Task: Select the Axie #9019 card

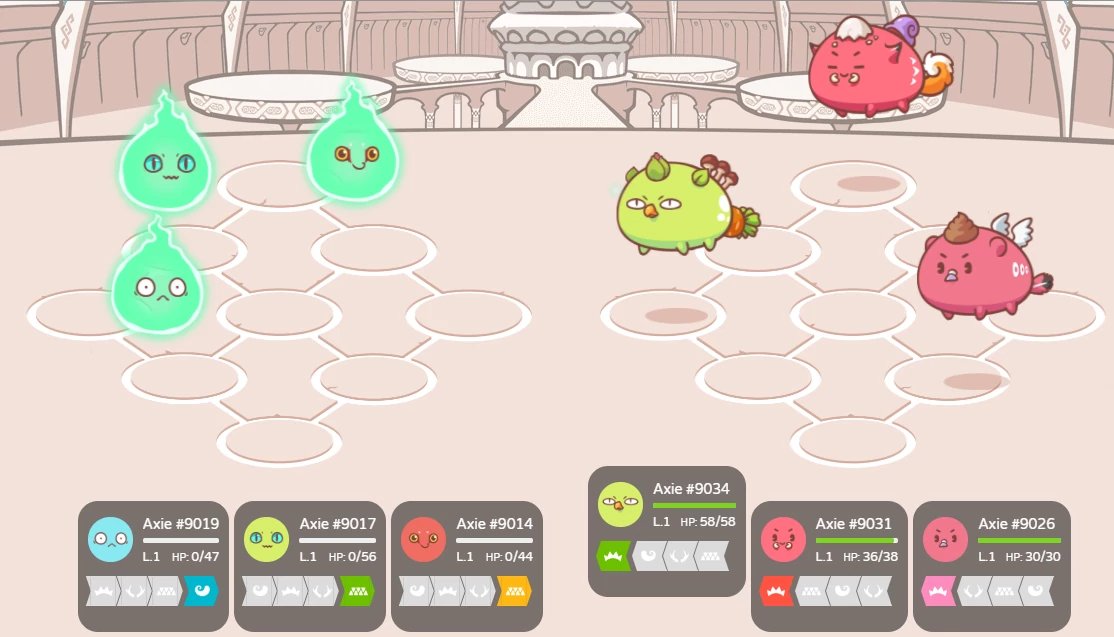Action: click(x=153, y=565)
